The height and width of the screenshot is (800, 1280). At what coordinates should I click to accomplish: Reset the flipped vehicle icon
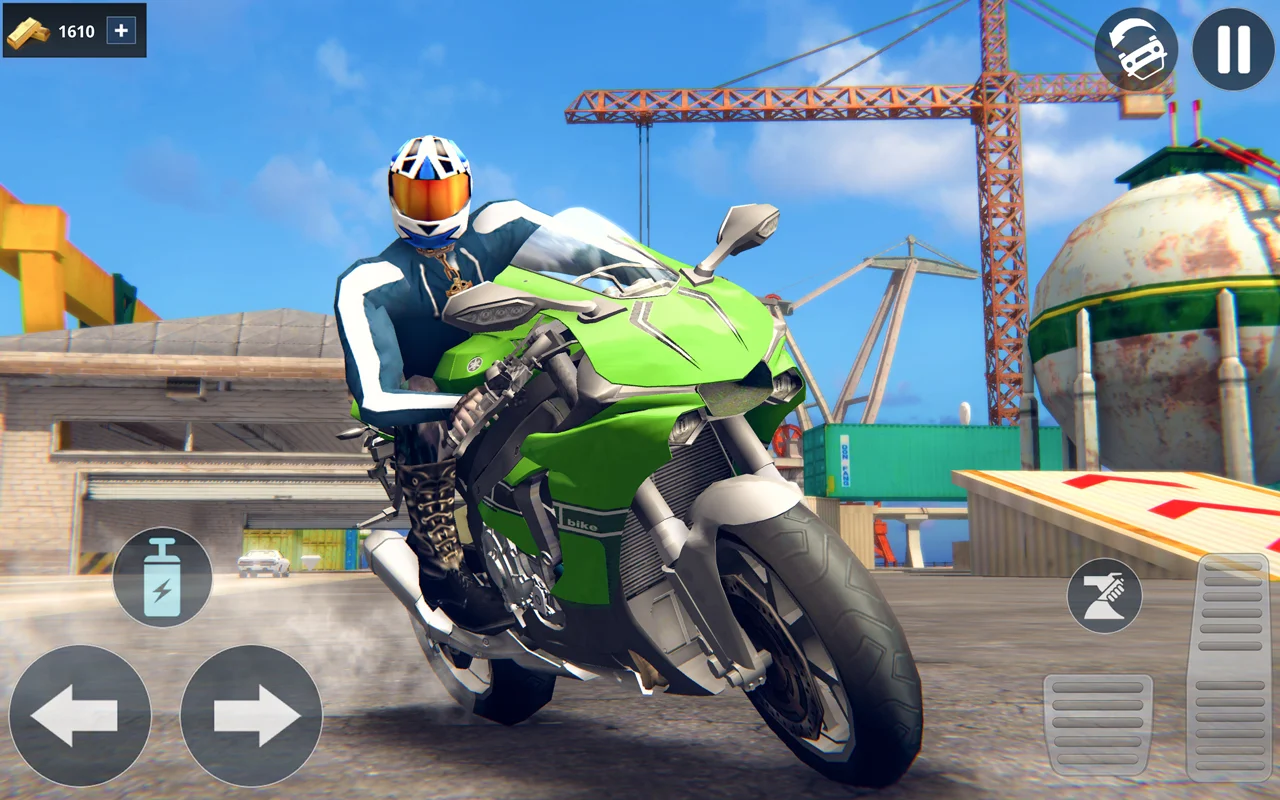point(1135,50)
